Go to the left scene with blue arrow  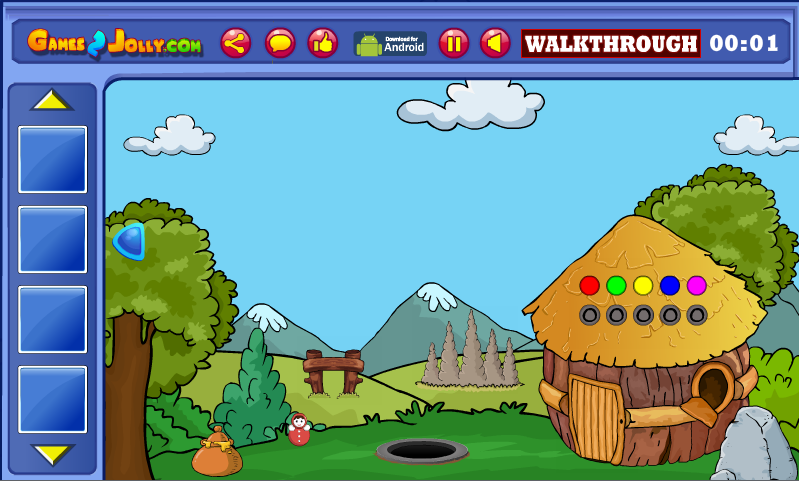[130, 241]
